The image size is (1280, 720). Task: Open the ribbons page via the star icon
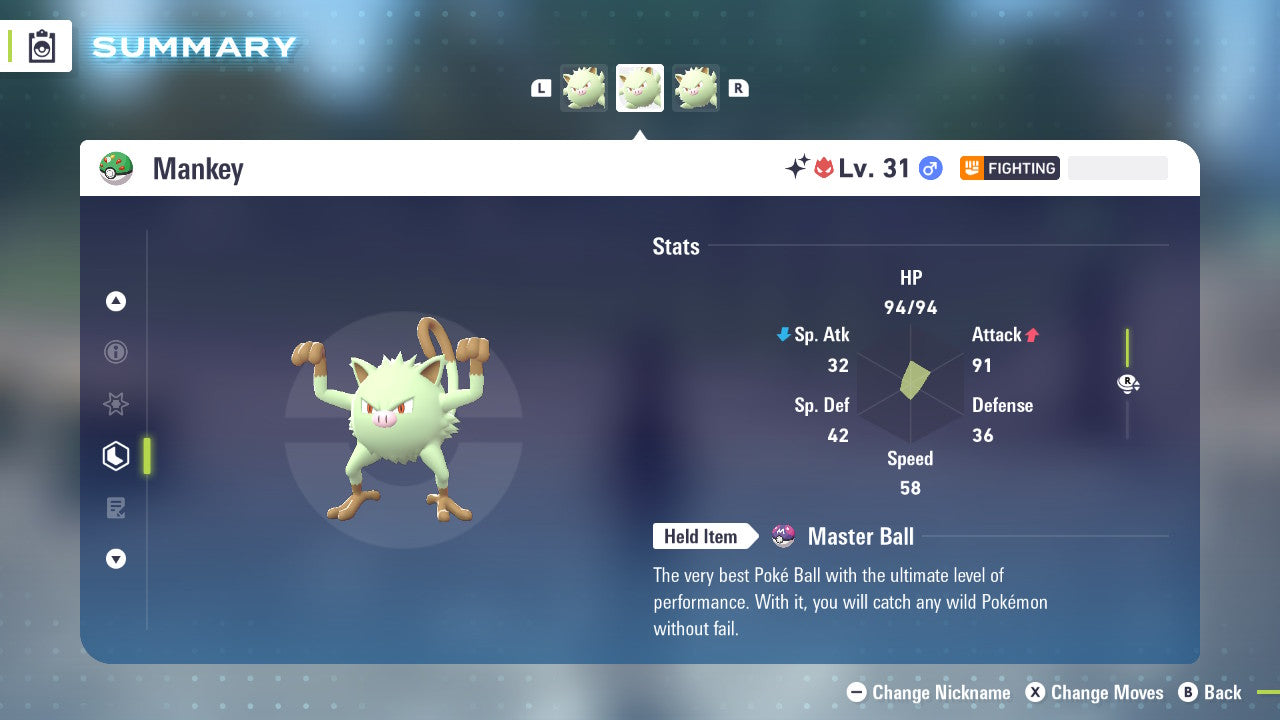[x=115, y=404]
